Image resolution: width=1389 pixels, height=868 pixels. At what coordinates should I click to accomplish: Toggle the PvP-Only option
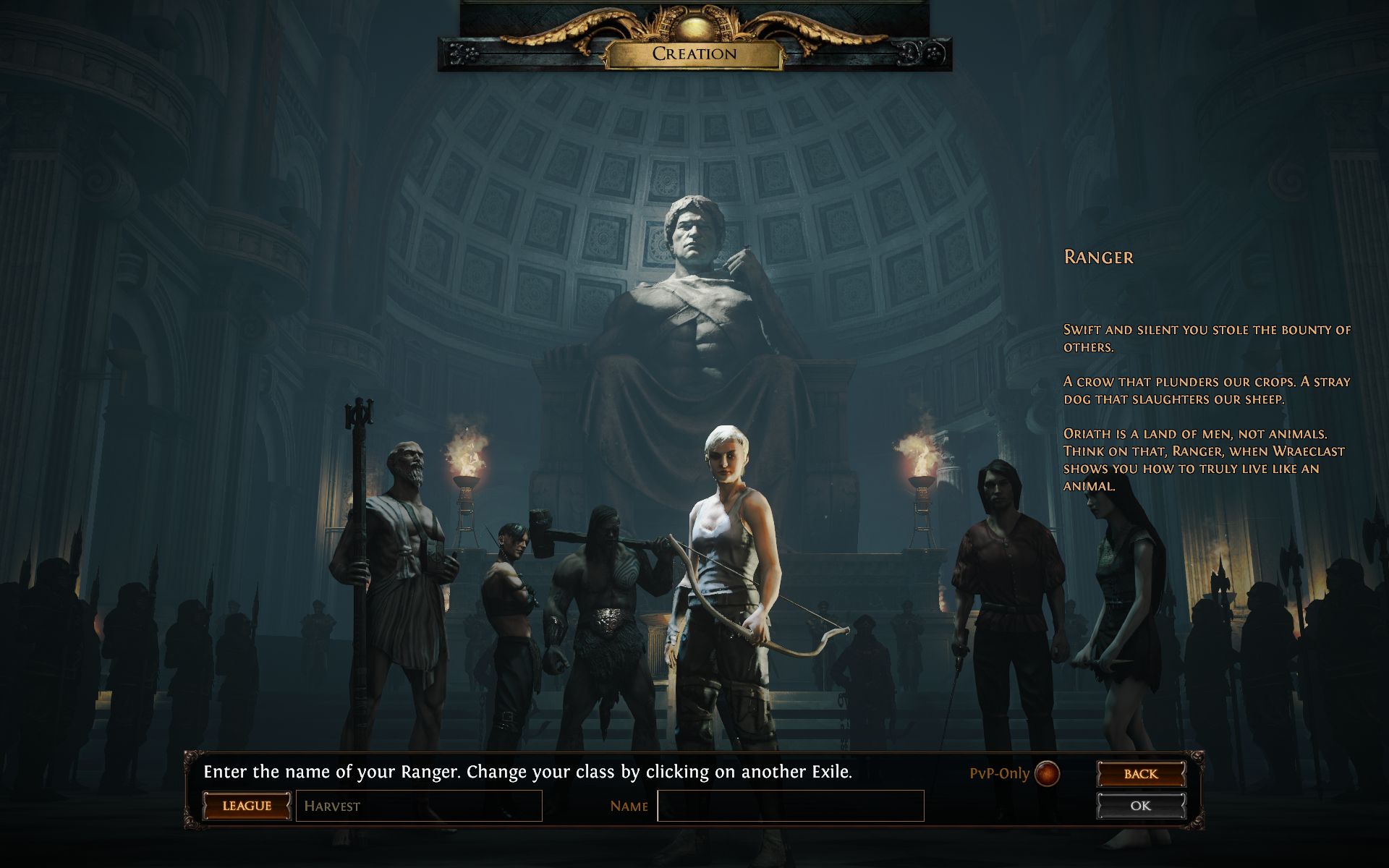1047,773
